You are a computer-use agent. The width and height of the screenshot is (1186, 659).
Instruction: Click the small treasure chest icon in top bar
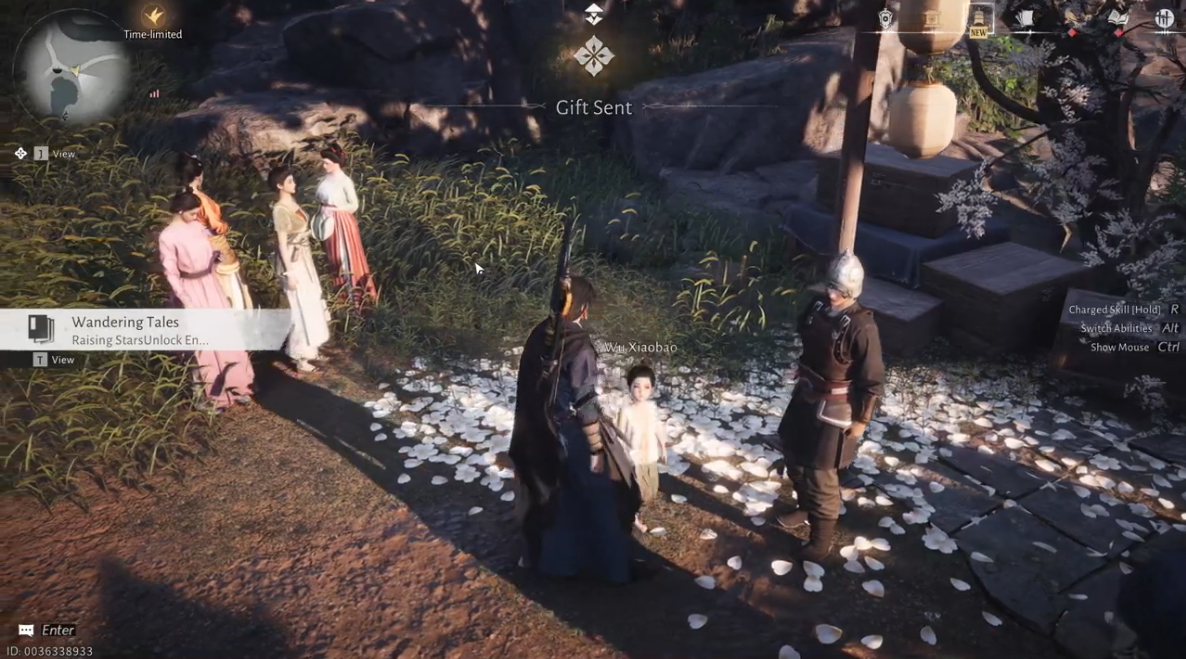[x=932, y=19]
